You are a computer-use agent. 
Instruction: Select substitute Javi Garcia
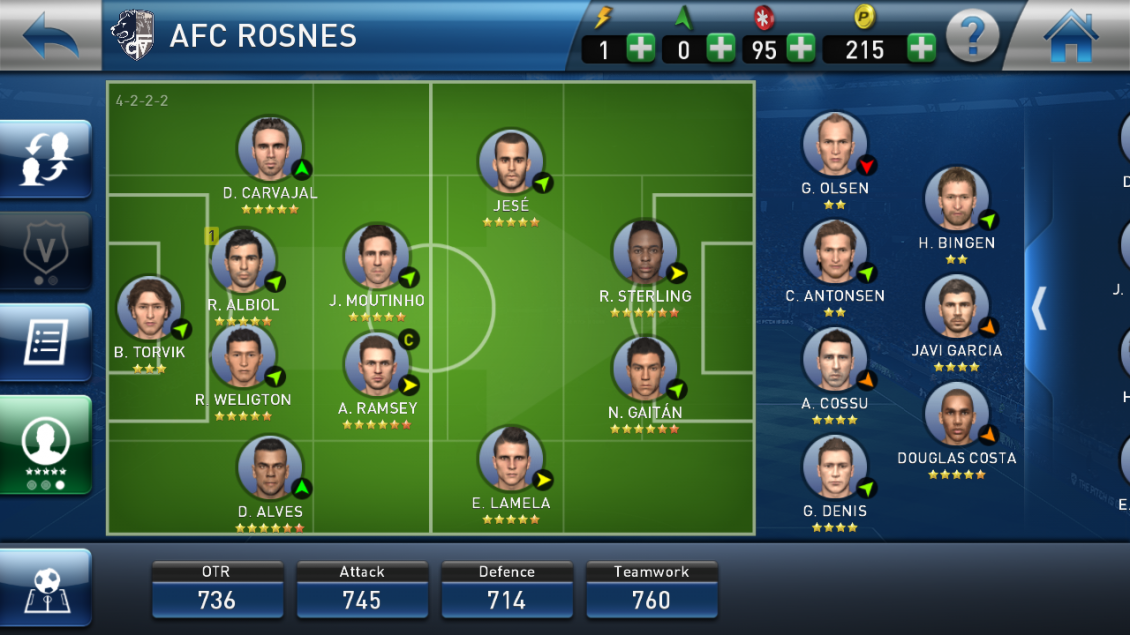coord(957,308)
